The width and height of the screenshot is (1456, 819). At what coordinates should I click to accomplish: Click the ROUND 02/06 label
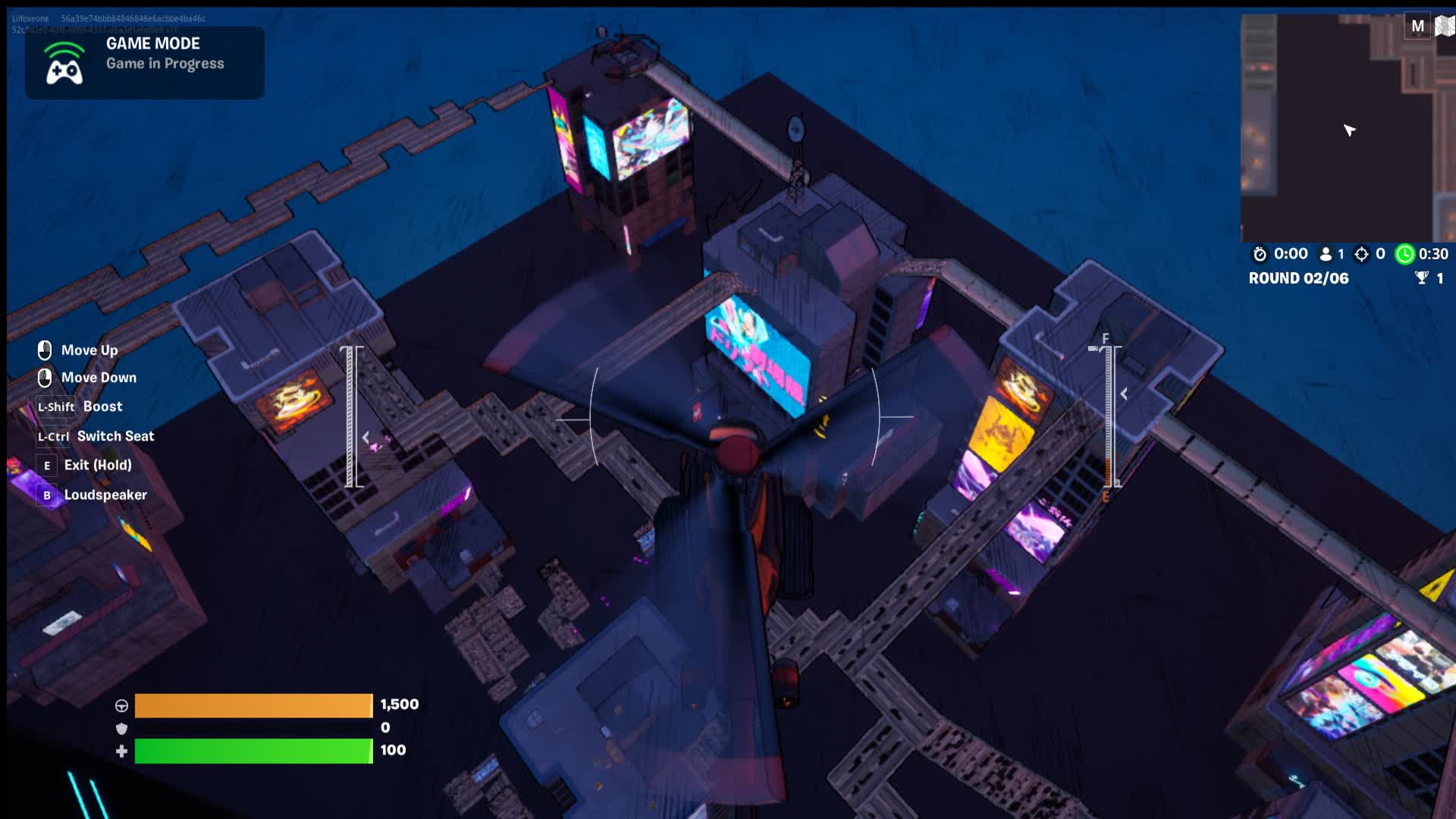tap(1298, 278)
